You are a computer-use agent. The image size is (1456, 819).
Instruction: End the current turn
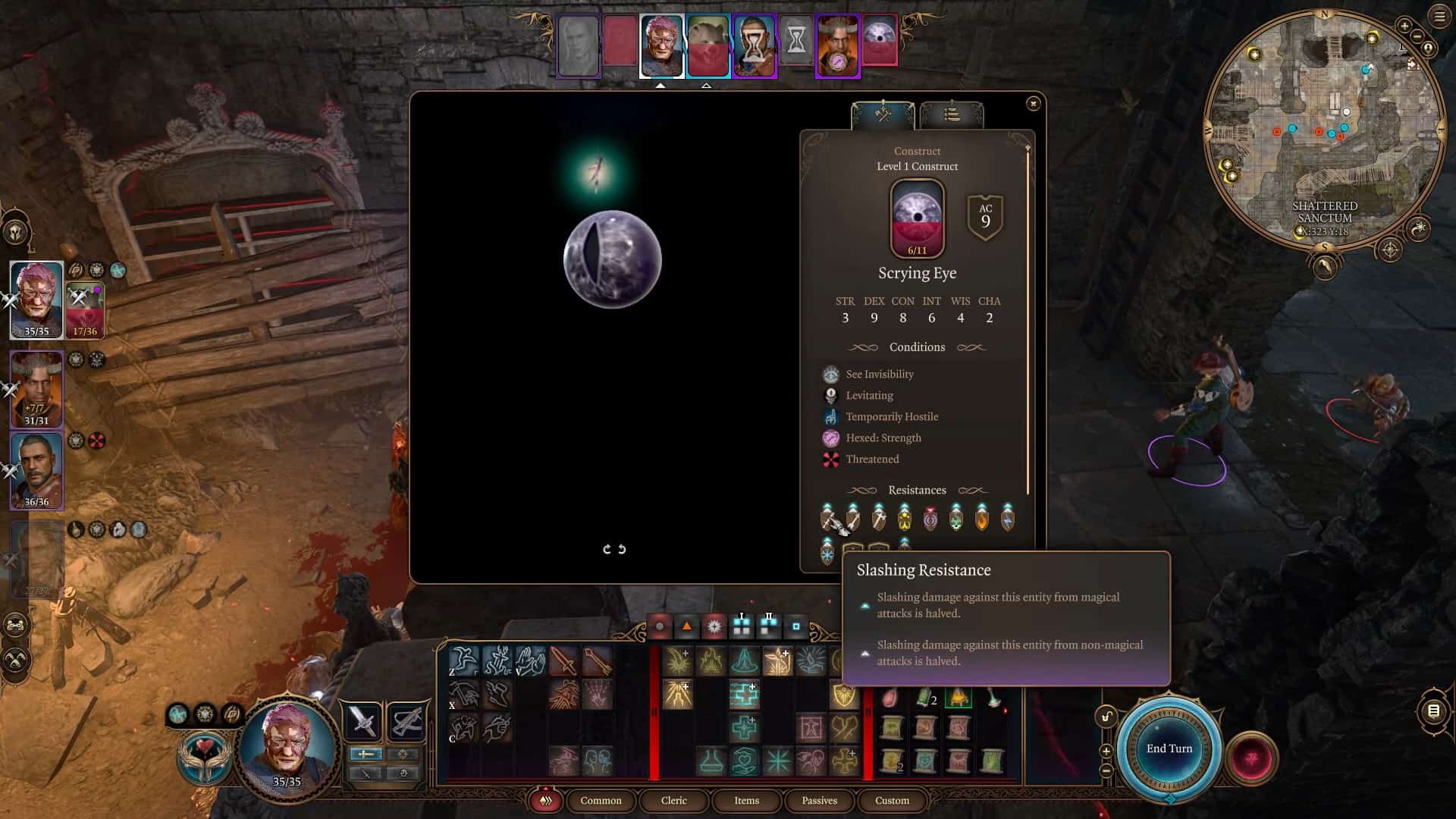1169,748
